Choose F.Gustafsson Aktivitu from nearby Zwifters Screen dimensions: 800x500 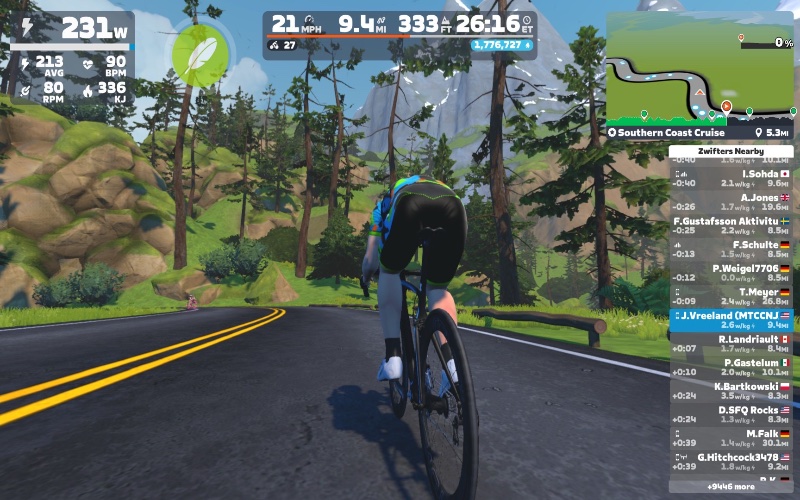(x=731, y=225)
